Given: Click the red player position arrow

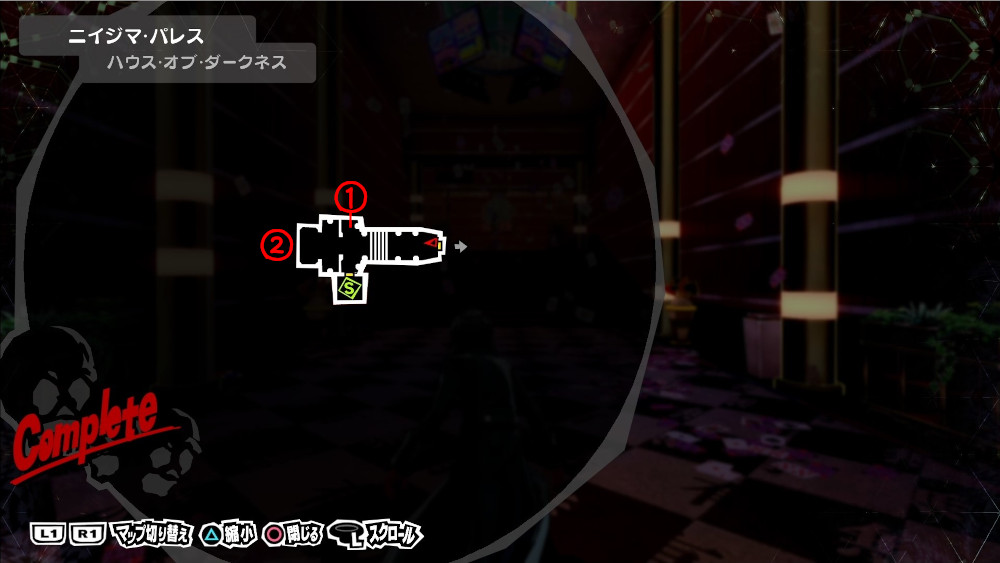Looking at the screenshot, I should pyautogui.click(x=432, y=243).
